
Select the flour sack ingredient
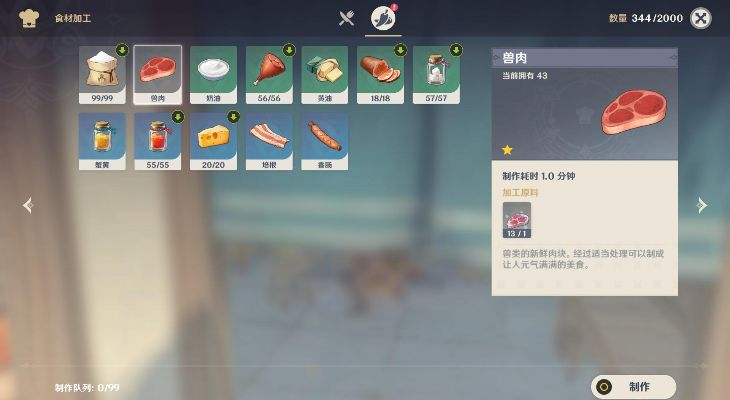(102, 72)
